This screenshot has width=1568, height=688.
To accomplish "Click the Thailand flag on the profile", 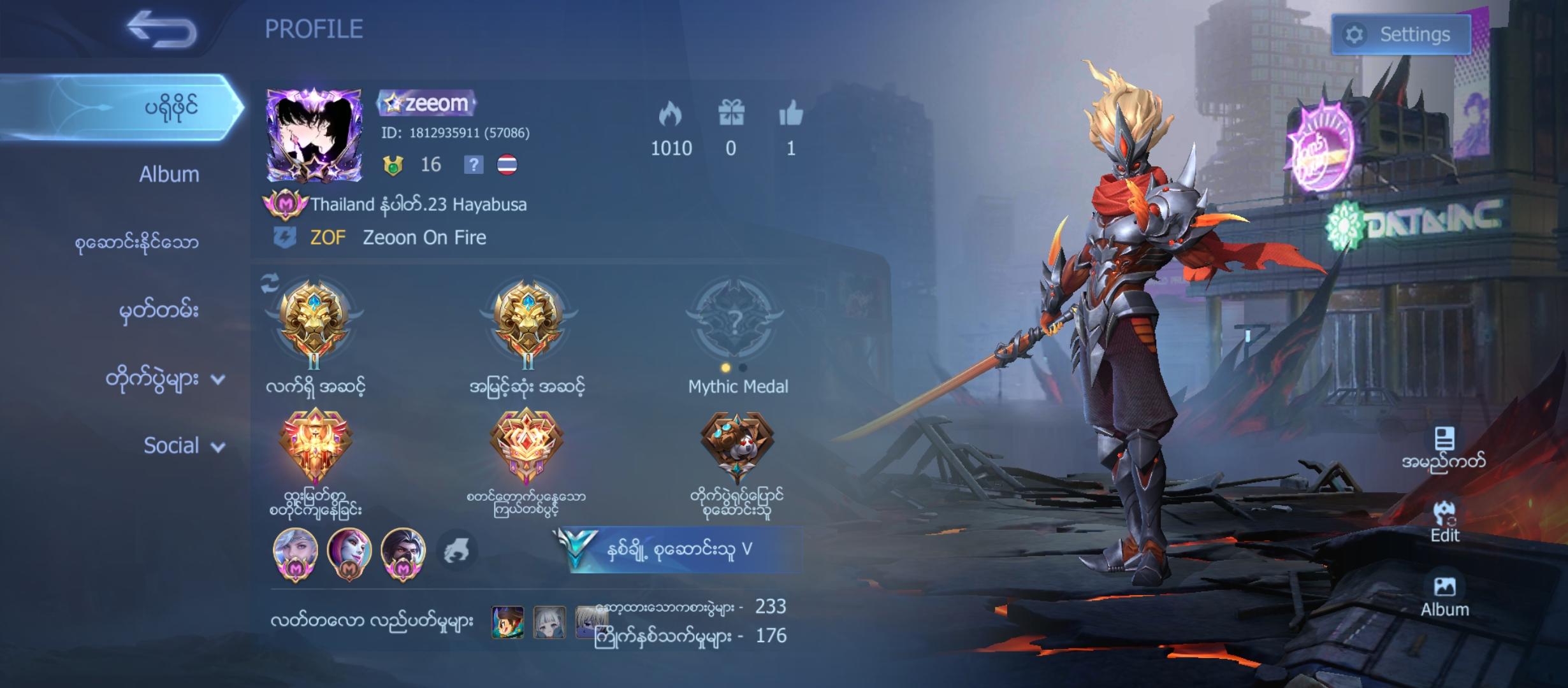I will 510,166.
